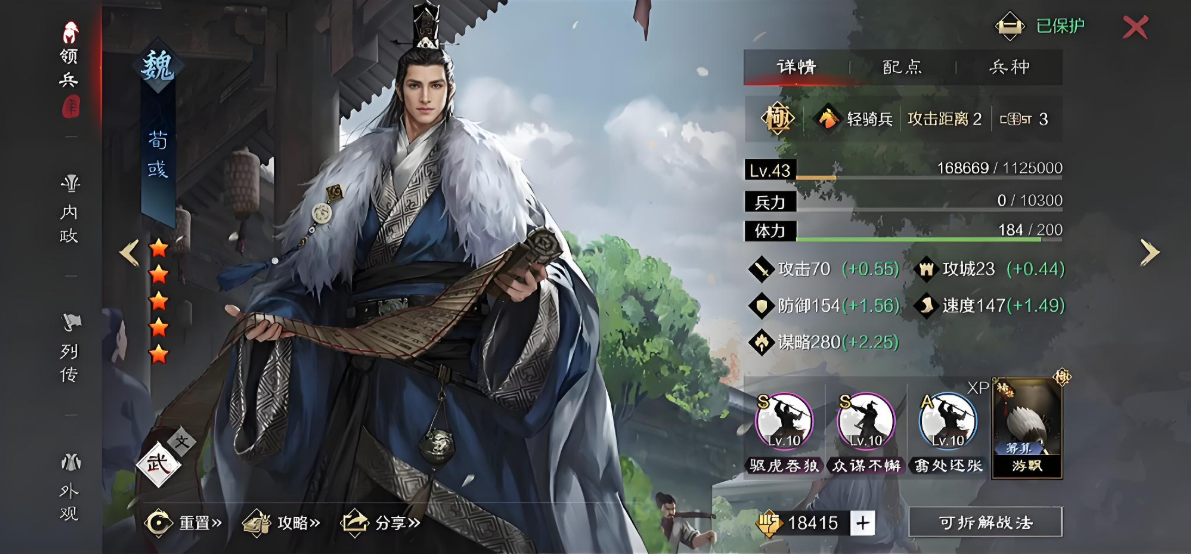This screenshot has width=1191, height=554.
Task: Add more currency with the plus button
Action: 862,522
